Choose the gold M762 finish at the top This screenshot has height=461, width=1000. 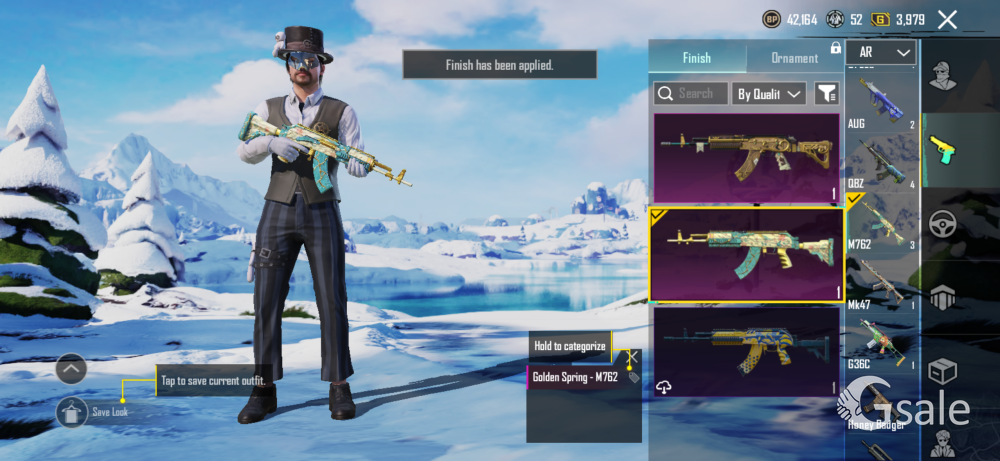pos(747,159)
